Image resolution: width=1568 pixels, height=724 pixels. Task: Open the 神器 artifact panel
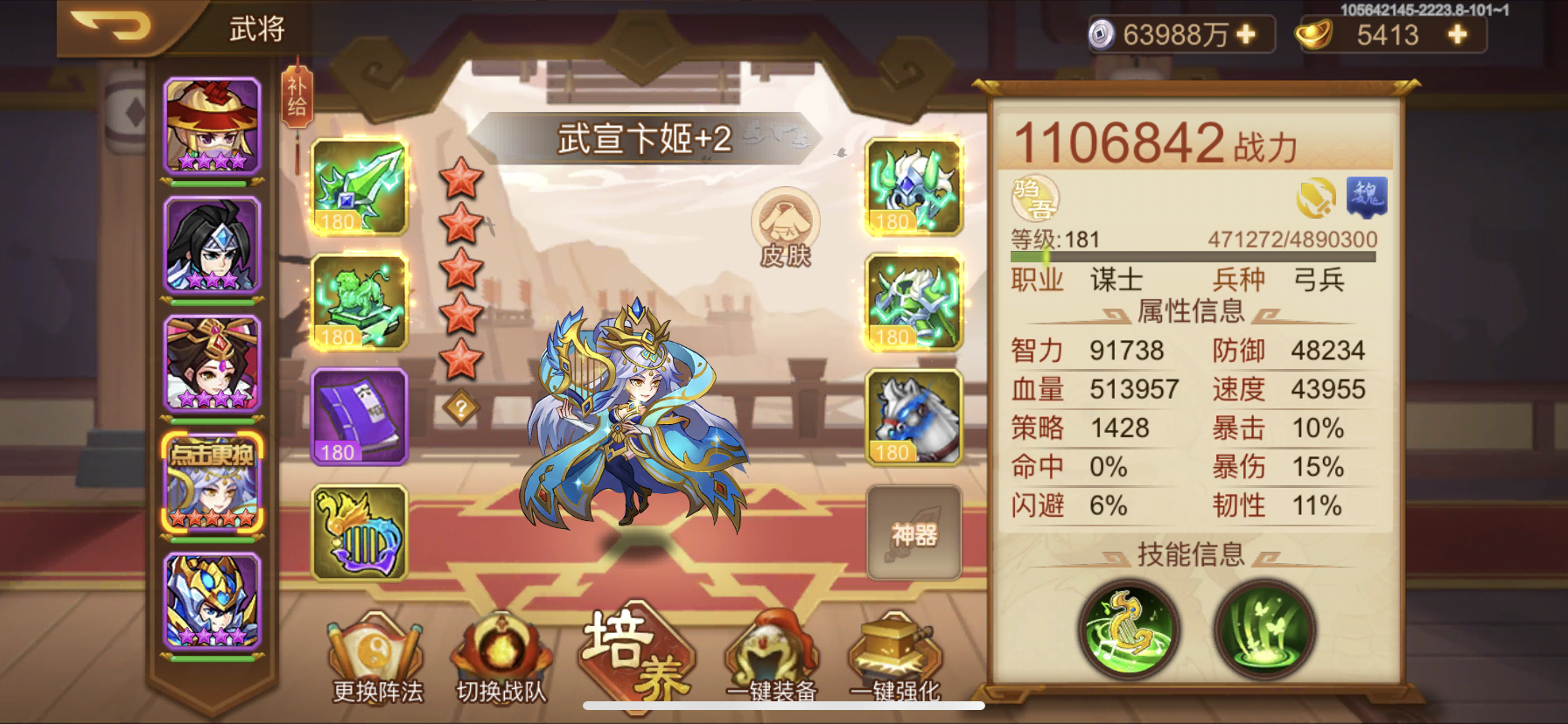pyautogui.click(x=913, y=533)
